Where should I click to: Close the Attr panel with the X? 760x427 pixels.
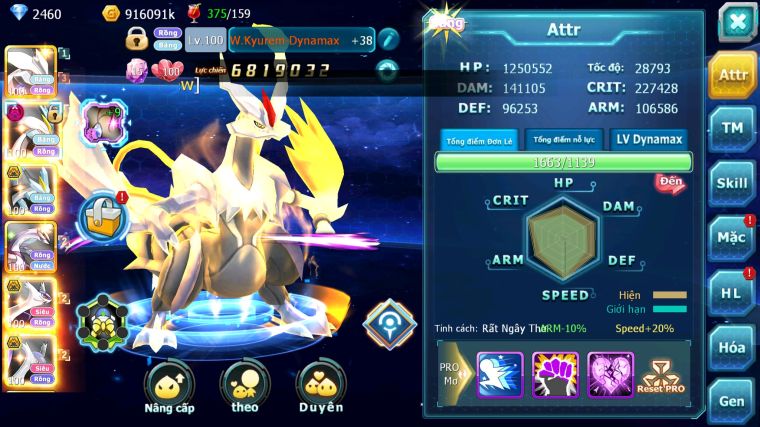click(x=736, y=22)
